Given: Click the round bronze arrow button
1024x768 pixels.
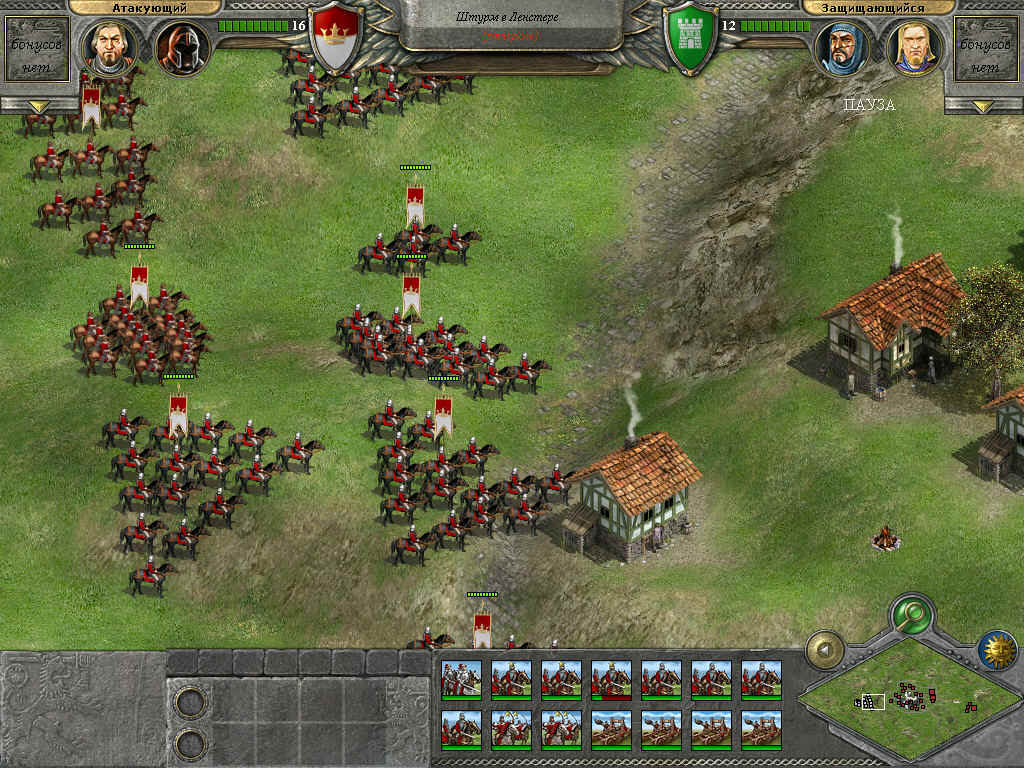Looking at the screenshot, I should click(826, 650).
